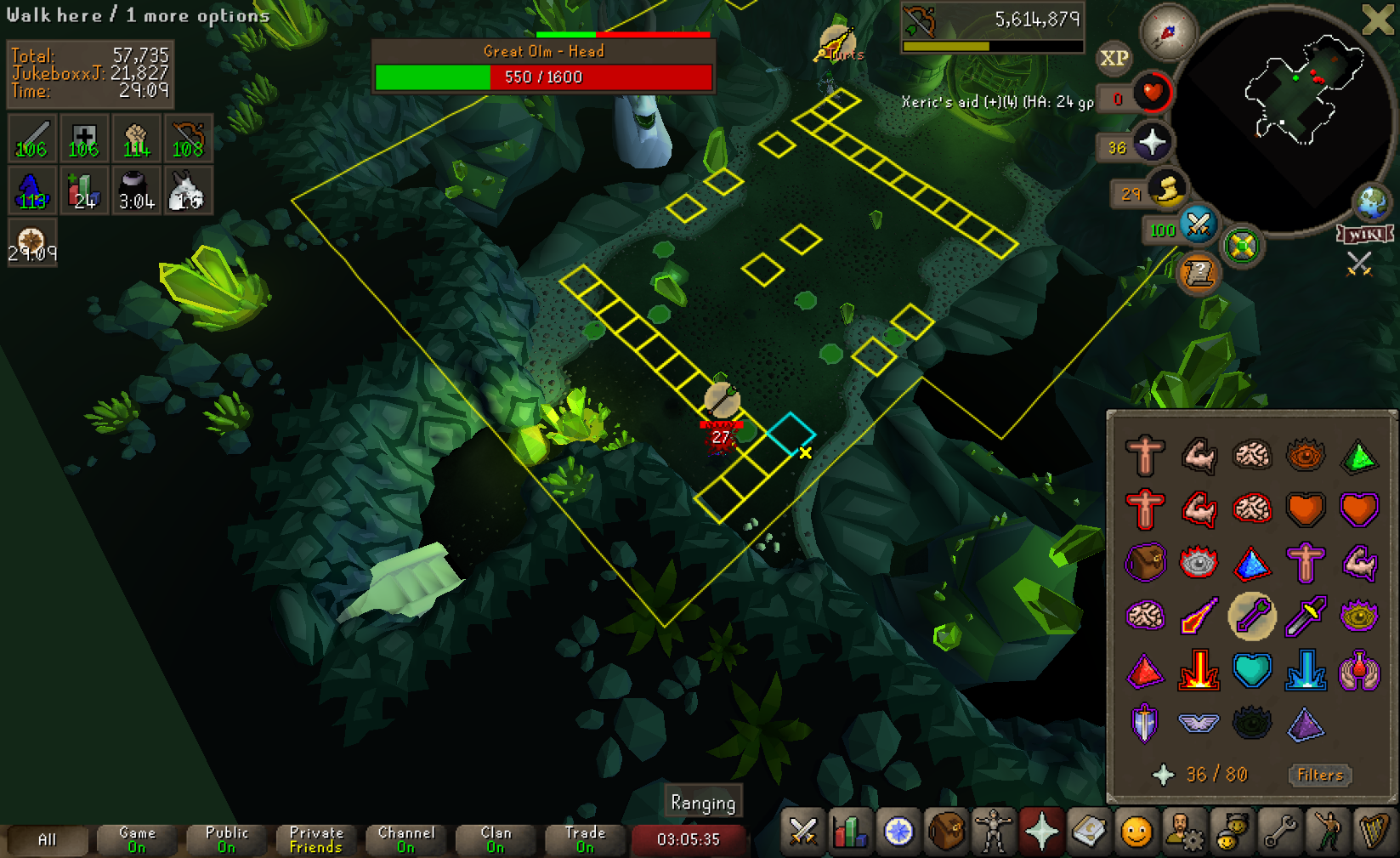Open the Settings wrench tab

(1278, 832)
